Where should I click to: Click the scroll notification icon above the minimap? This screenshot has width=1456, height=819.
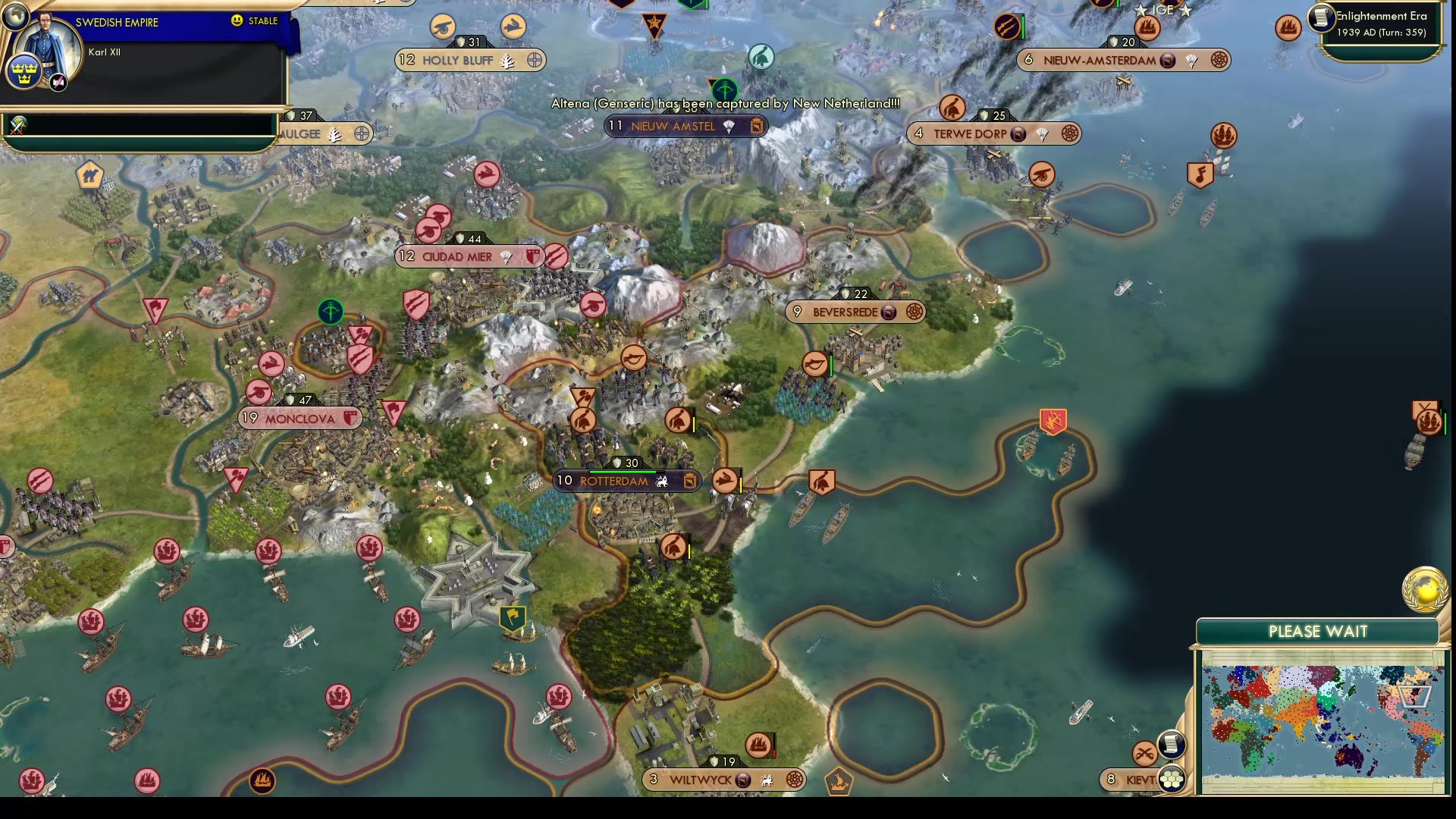pyautogui.click(x=1171, y=745)
